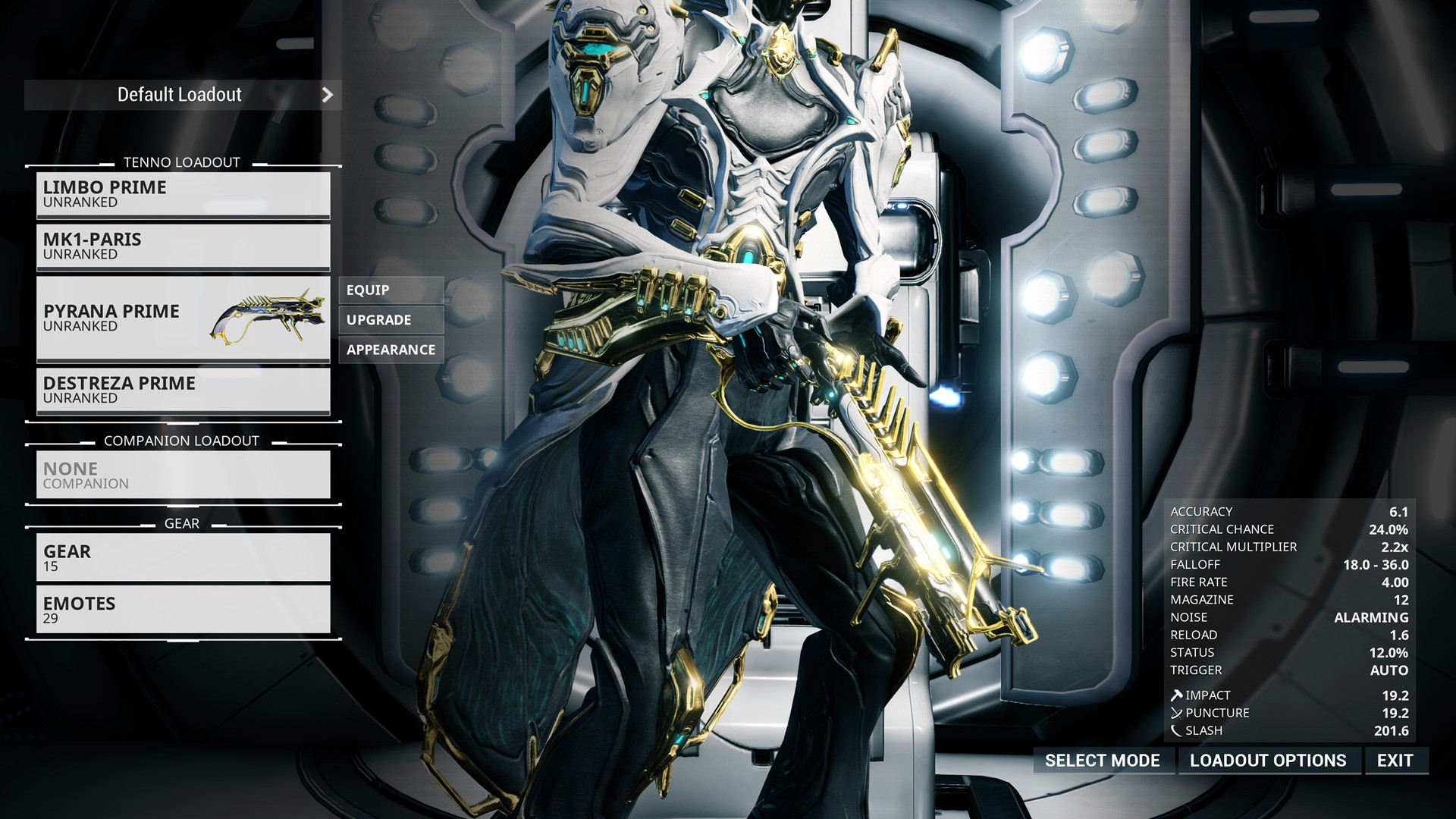Click the empty Companion slot labeled None

click(182, 474)
